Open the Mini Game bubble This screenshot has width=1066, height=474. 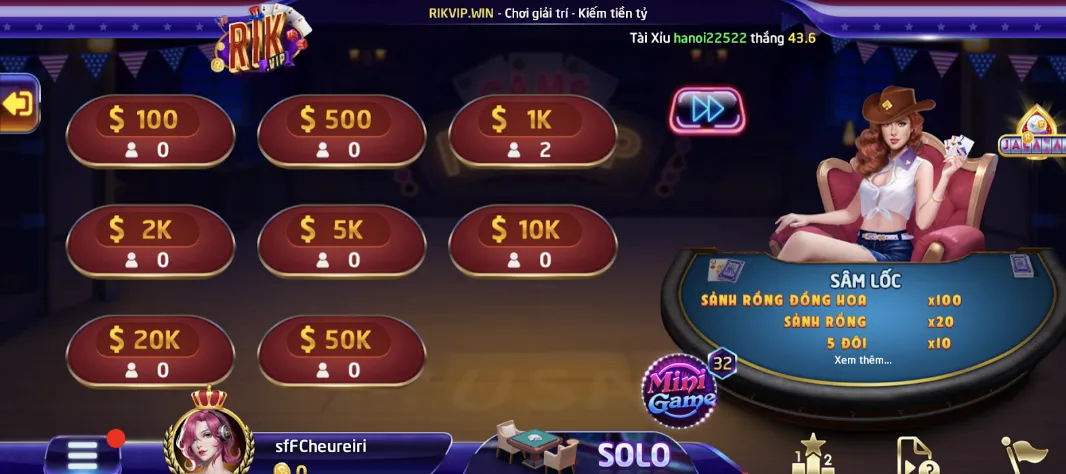[x=680, y=390]
